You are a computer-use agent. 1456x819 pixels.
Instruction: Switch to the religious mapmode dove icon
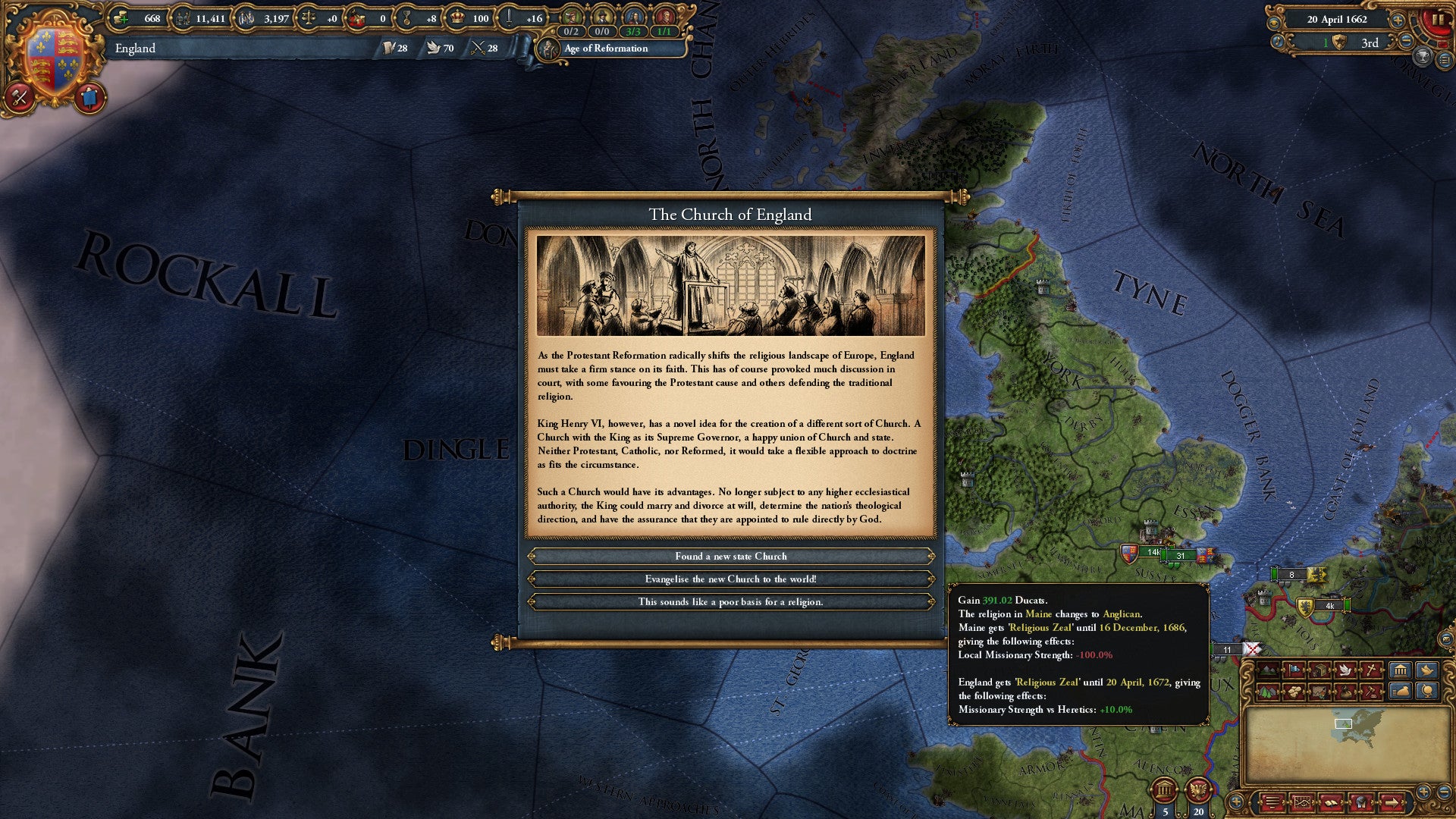click(1345, 670)
